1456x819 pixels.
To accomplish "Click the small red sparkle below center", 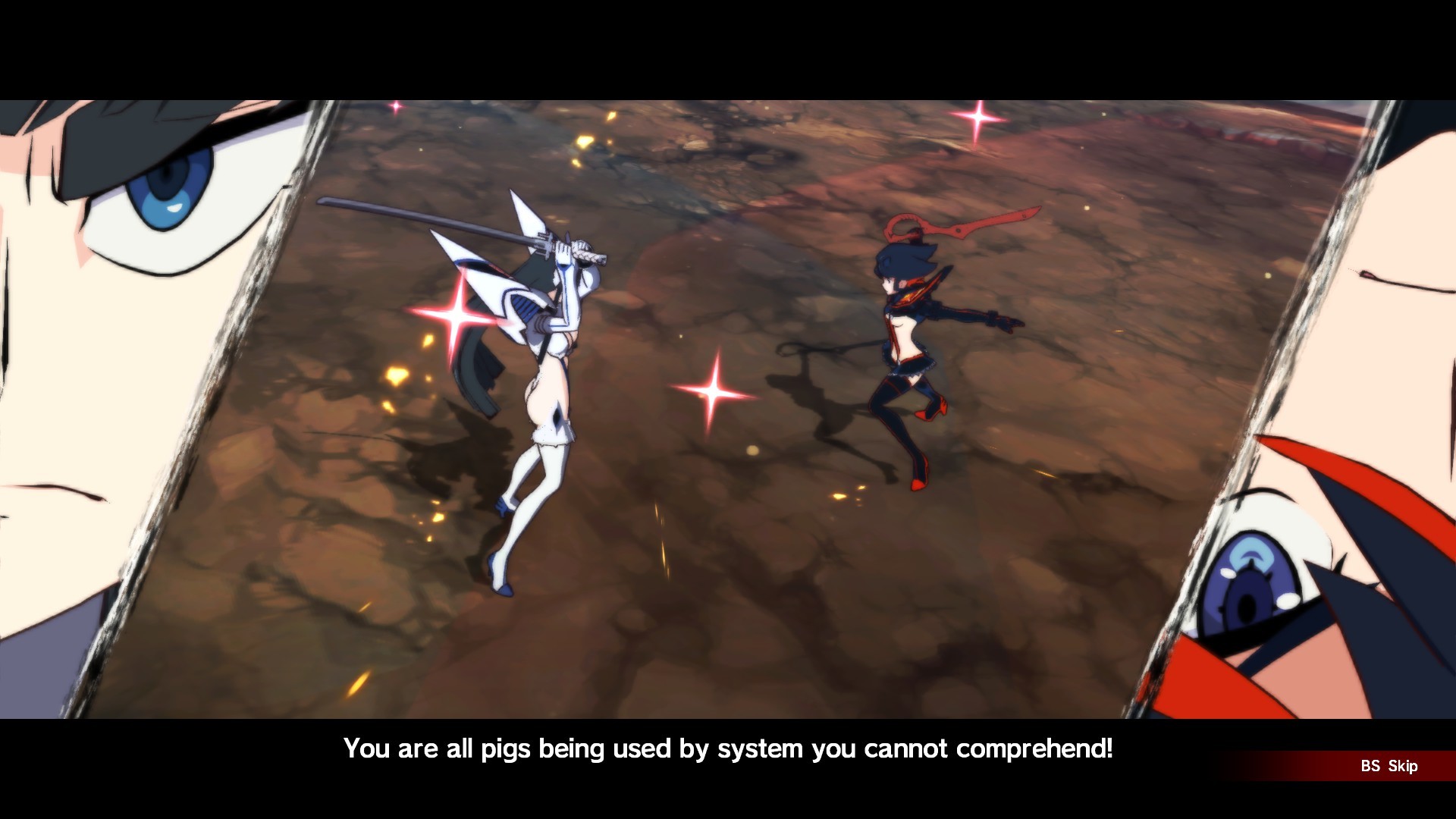I will (x=394, y=106).
